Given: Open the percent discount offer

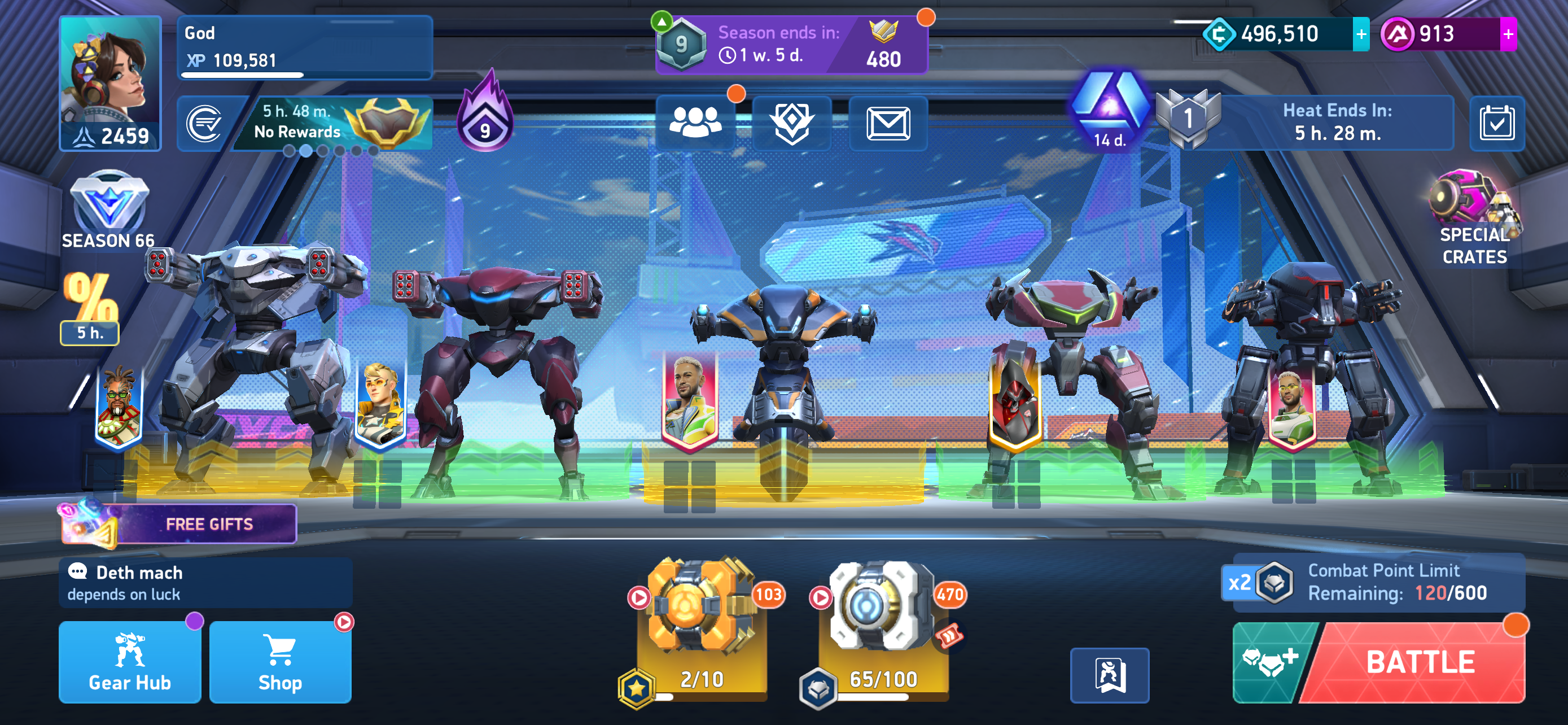Looking at the screenshot, I should point(90,307).
